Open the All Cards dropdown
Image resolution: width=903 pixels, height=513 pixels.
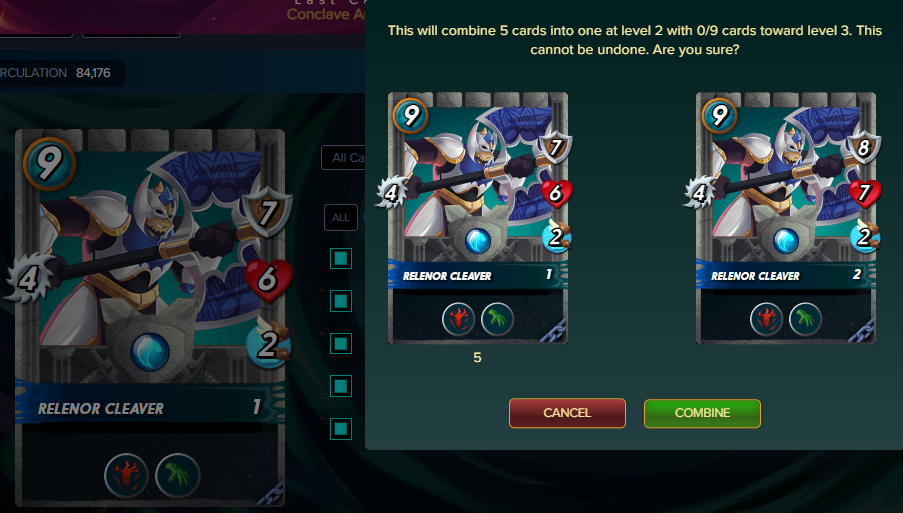tap(343, 158)
